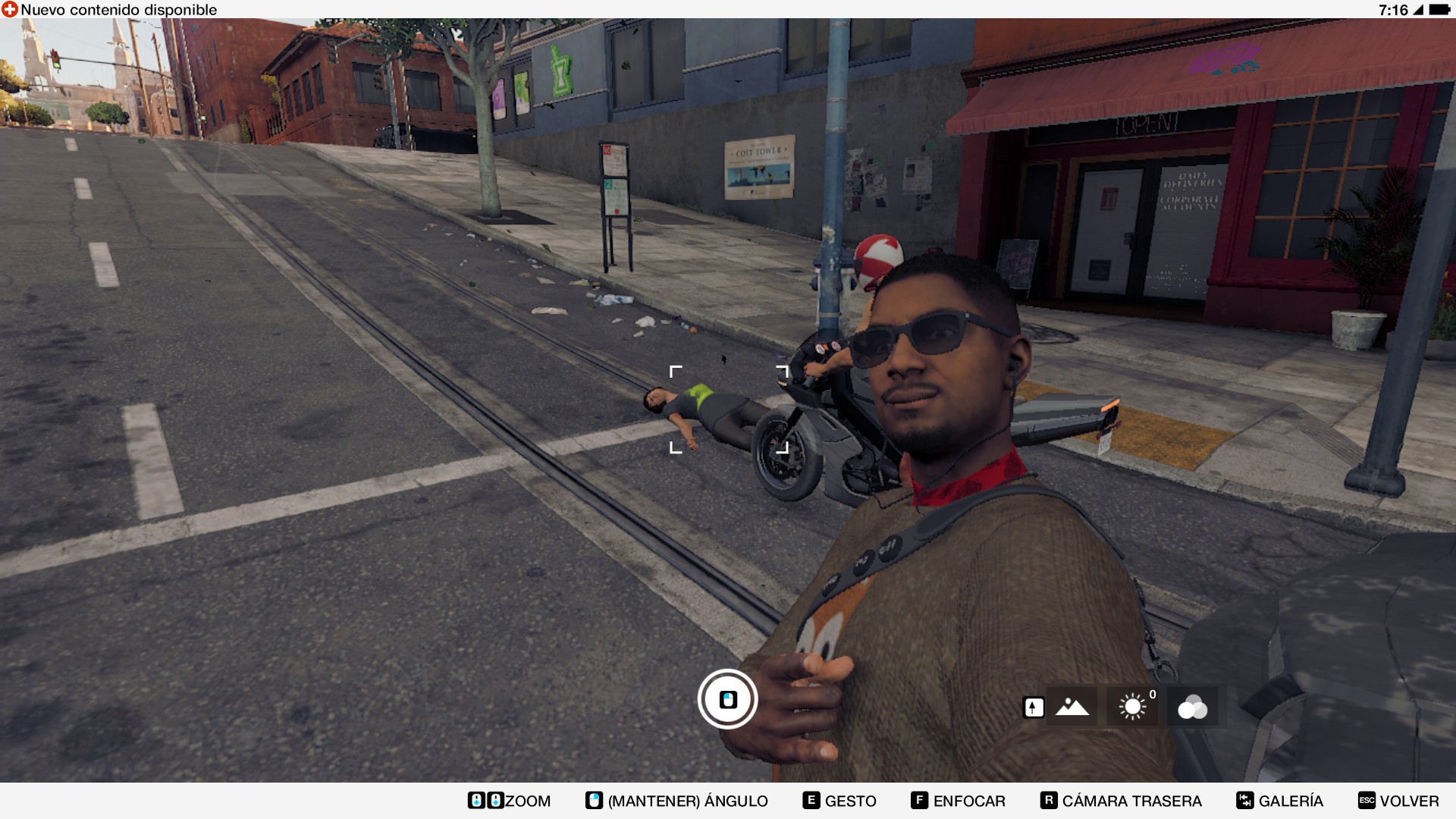Adjust the sun brightness setting icon

[1132, 707]
